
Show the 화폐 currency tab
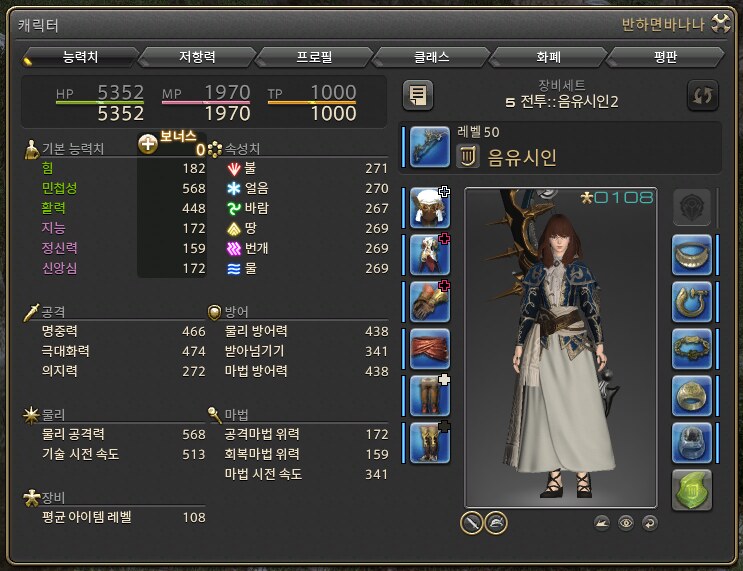(x=548, y=57)
